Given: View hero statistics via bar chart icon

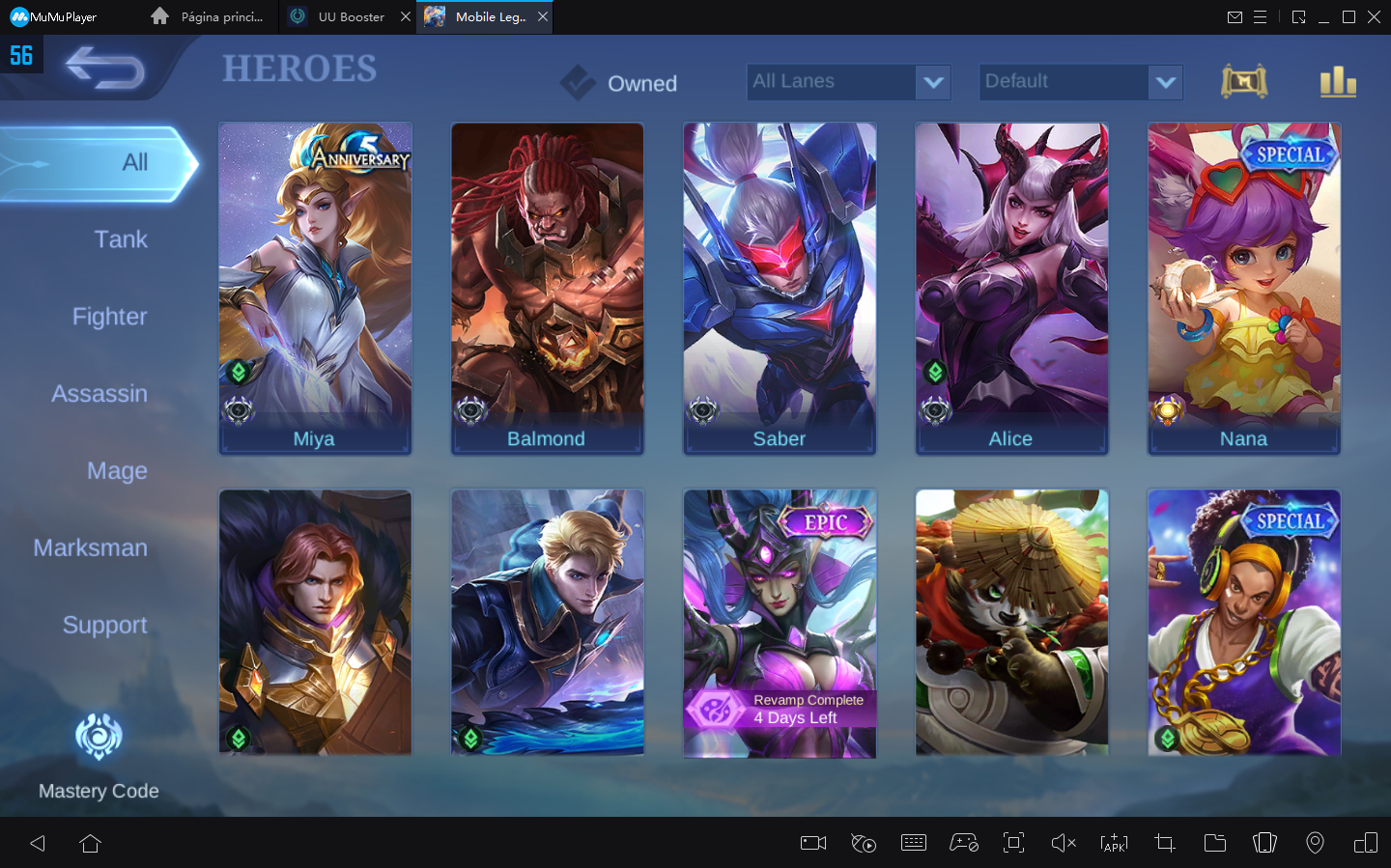Looking at the screenshot, I should [1338, 82].
